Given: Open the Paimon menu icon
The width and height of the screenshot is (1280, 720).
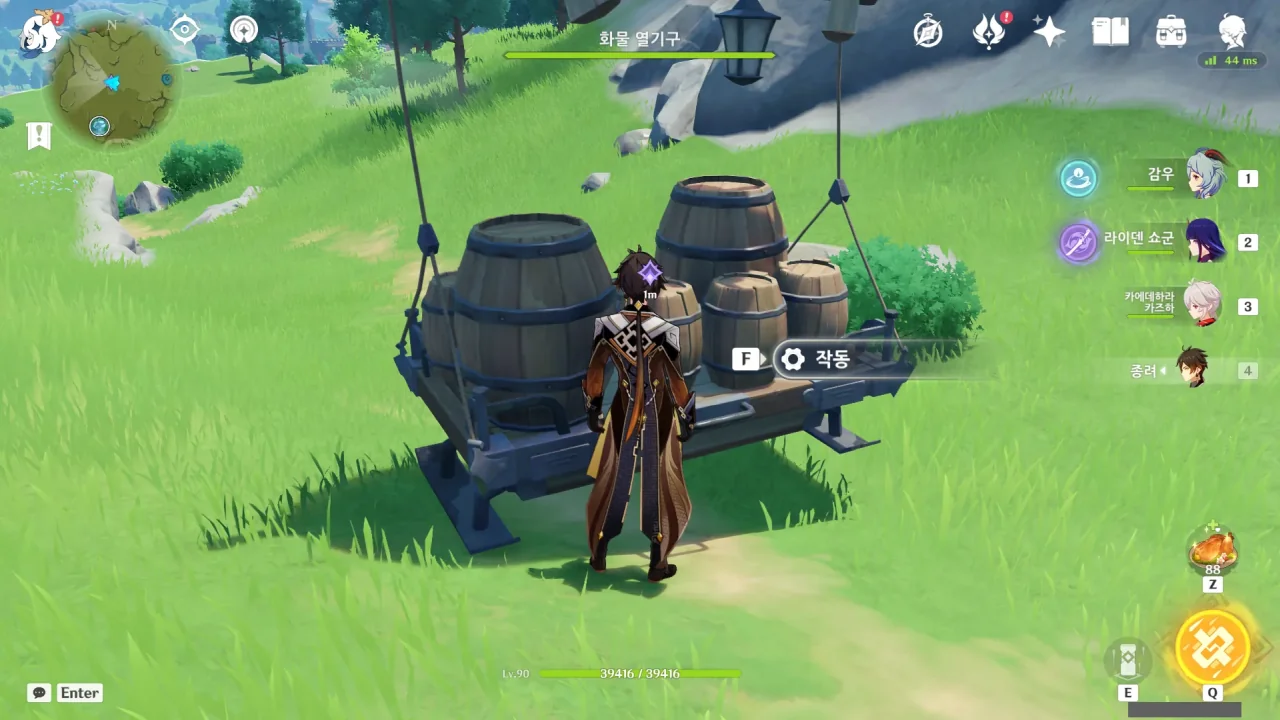Looking at the screenshot, I should (x=40, y=32).
